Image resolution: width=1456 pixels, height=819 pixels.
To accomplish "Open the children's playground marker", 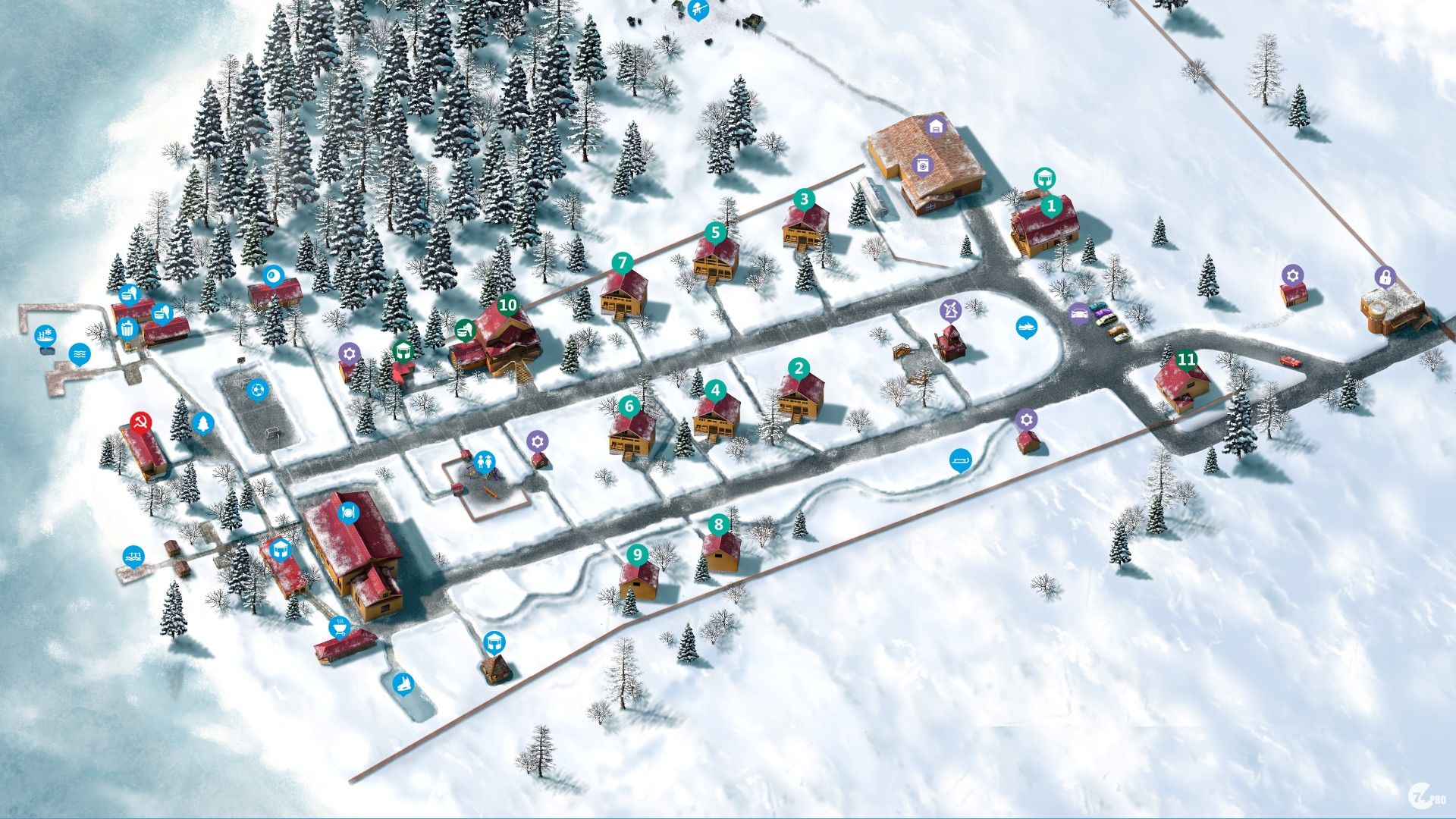I will point(484,460).
